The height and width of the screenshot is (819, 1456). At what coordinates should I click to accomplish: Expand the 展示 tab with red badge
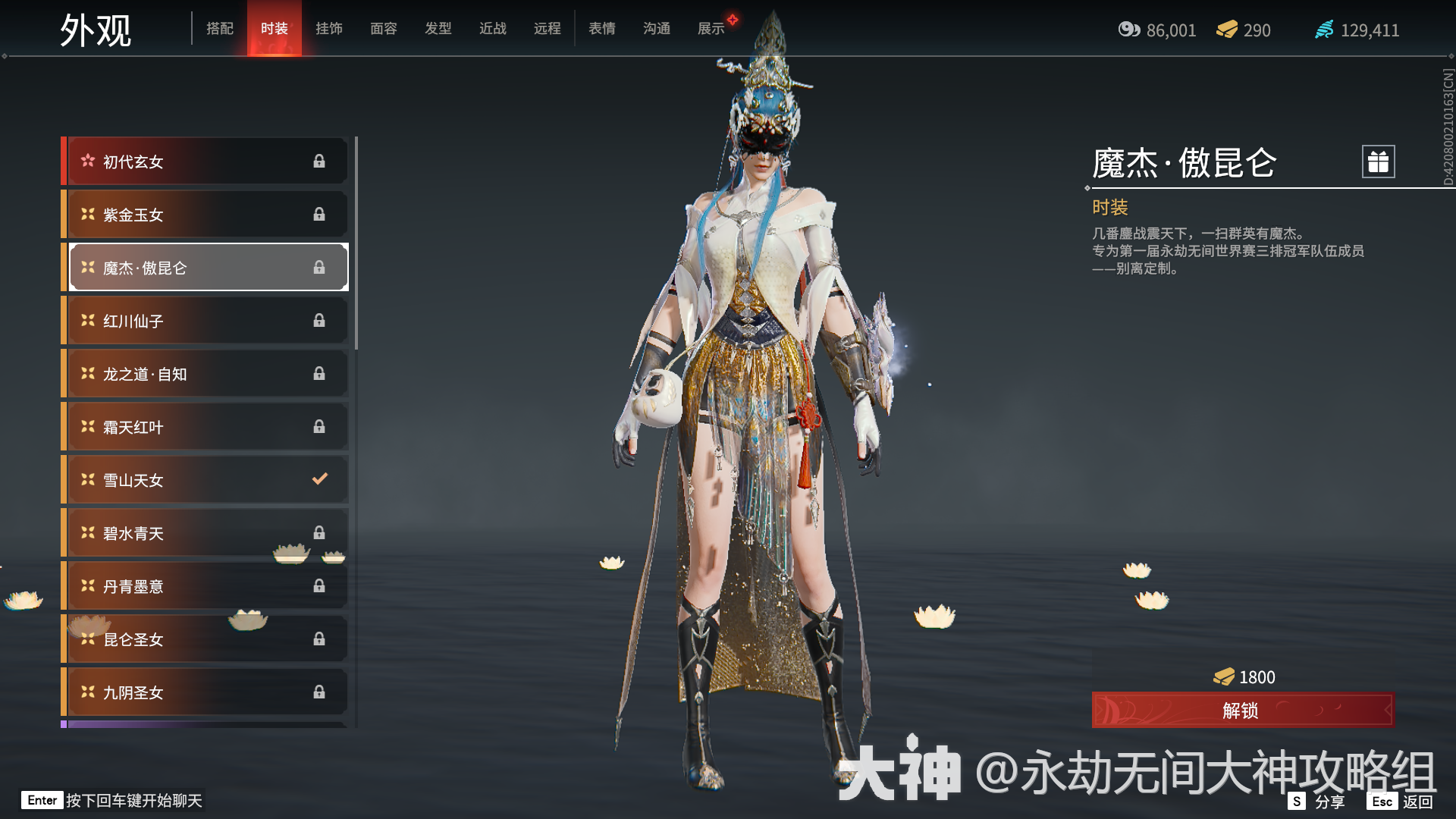[x=711, y=28]
